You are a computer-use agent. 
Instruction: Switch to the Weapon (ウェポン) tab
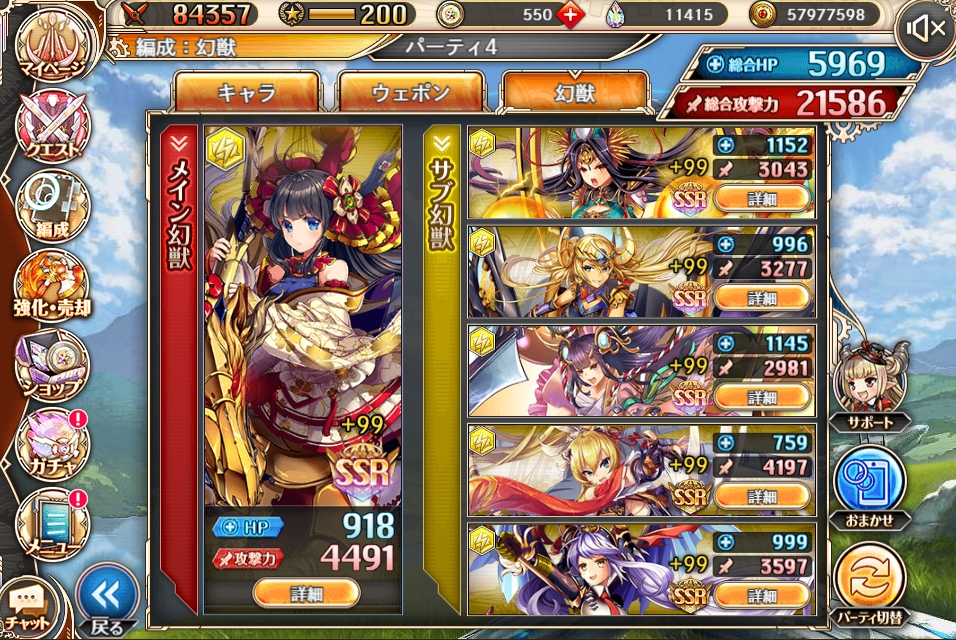tap(411, 94)
